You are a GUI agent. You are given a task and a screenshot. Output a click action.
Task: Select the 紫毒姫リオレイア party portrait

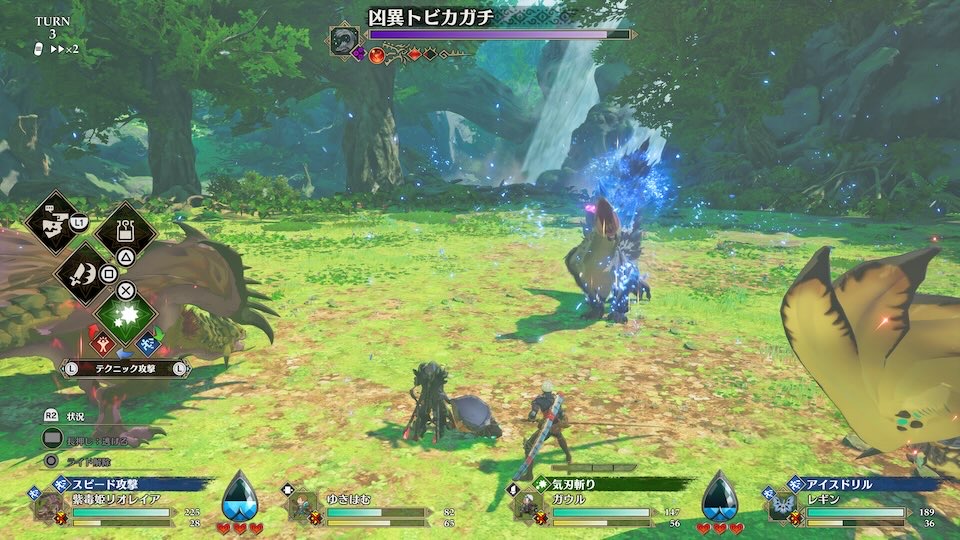click(x=47, y=506)
